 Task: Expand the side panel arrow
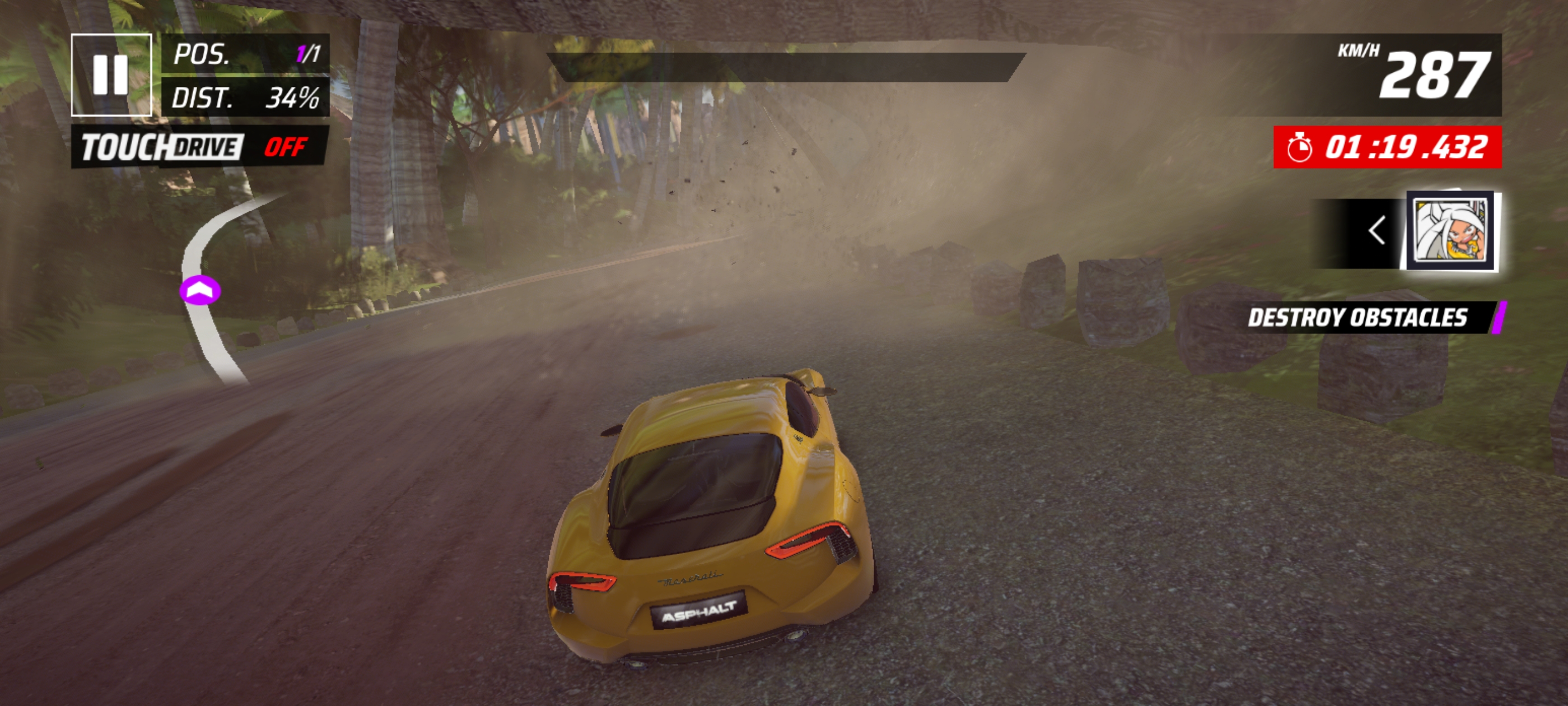coord(1376,231)
